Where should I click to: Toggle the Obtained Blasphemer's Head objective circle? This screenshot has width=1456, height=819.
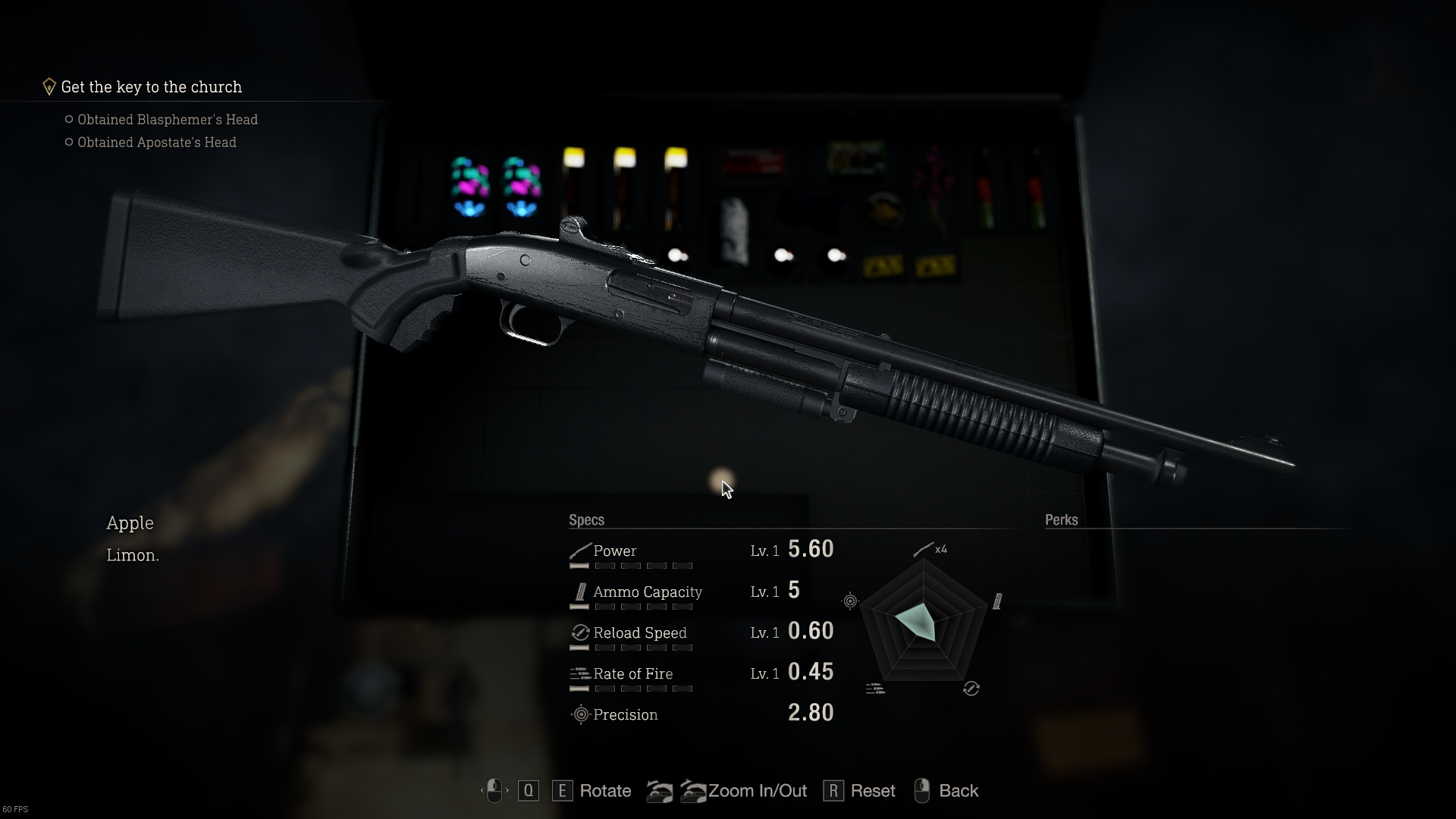[69, 119]
